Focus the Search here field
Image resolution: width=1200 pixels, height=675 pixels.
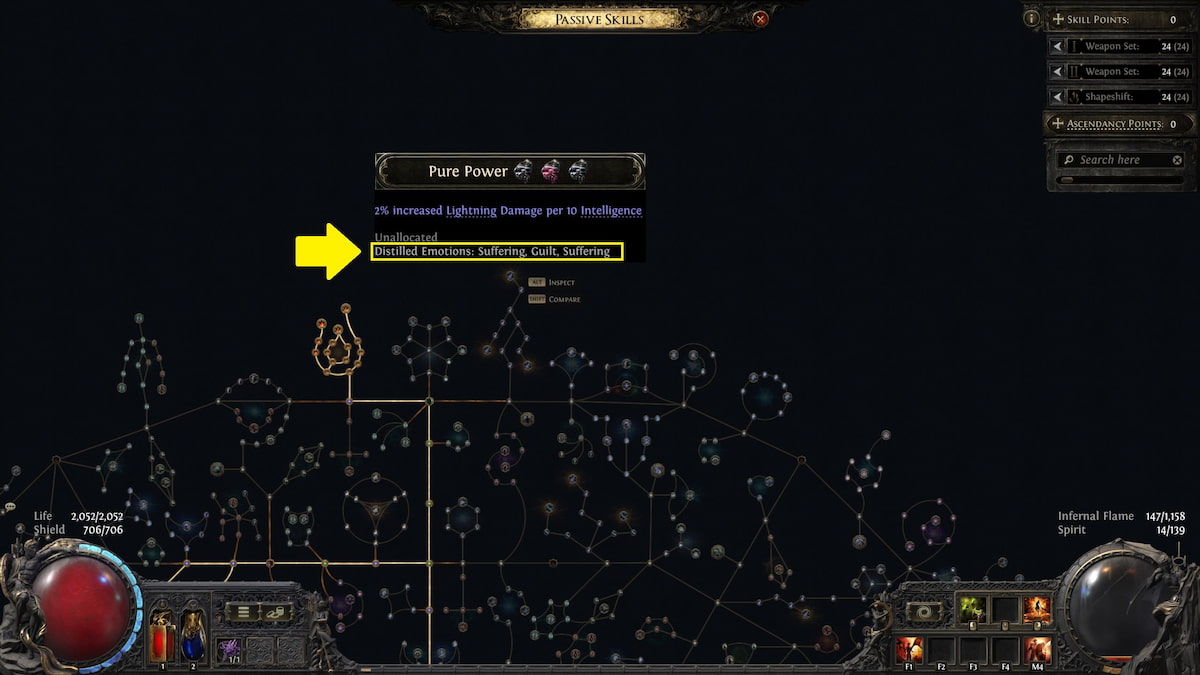click(1115, 160)
